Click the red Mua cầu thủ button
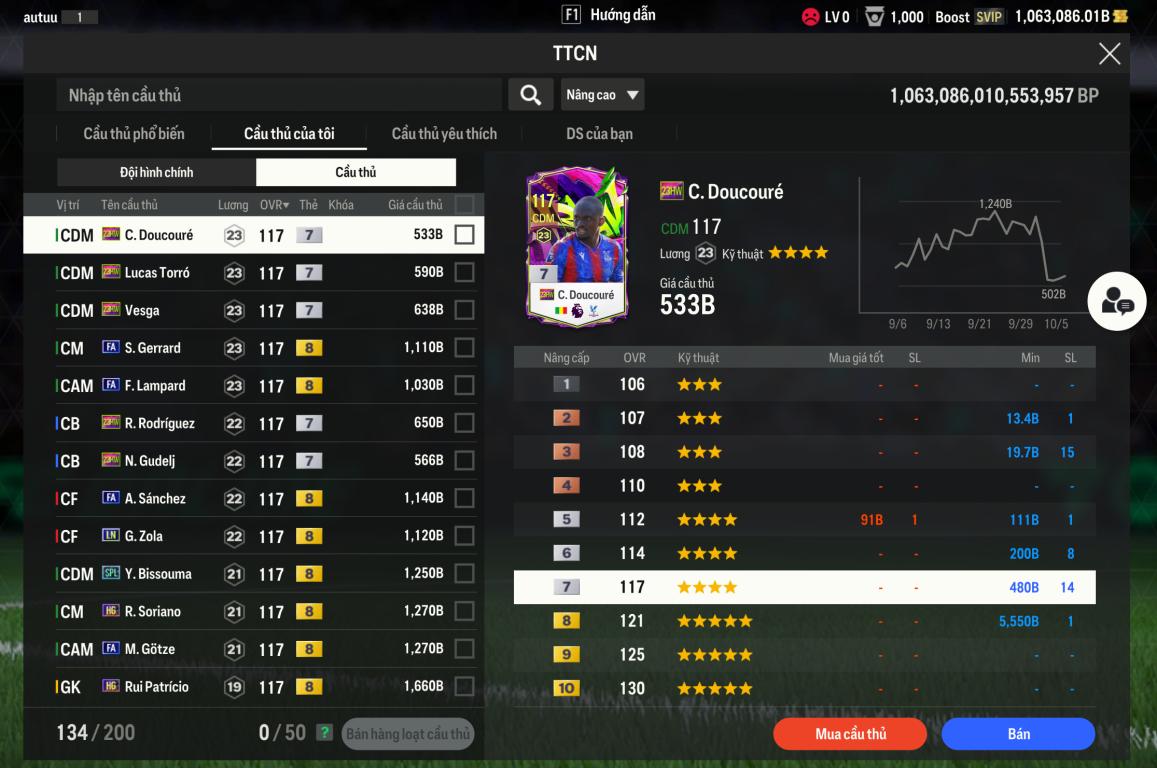 click(851, 734)
